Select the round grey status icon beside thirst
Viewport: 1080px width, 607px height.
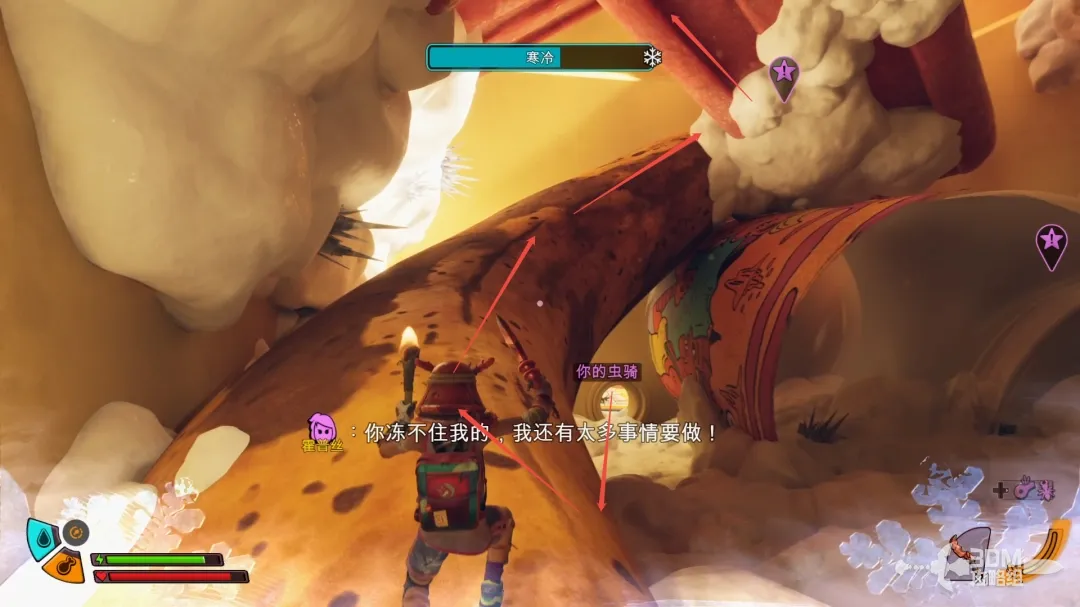click(x=75, y=531)
